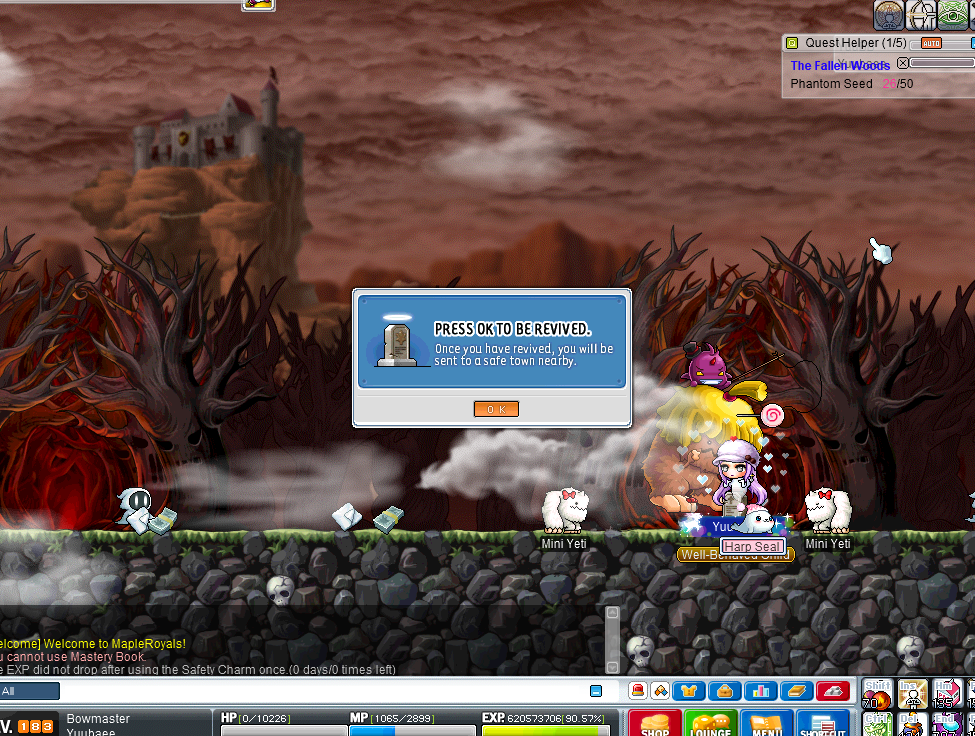This screenshot has width=975, height=736.
Task: Open the All chat target selector
Action: (x=30, y=691)
